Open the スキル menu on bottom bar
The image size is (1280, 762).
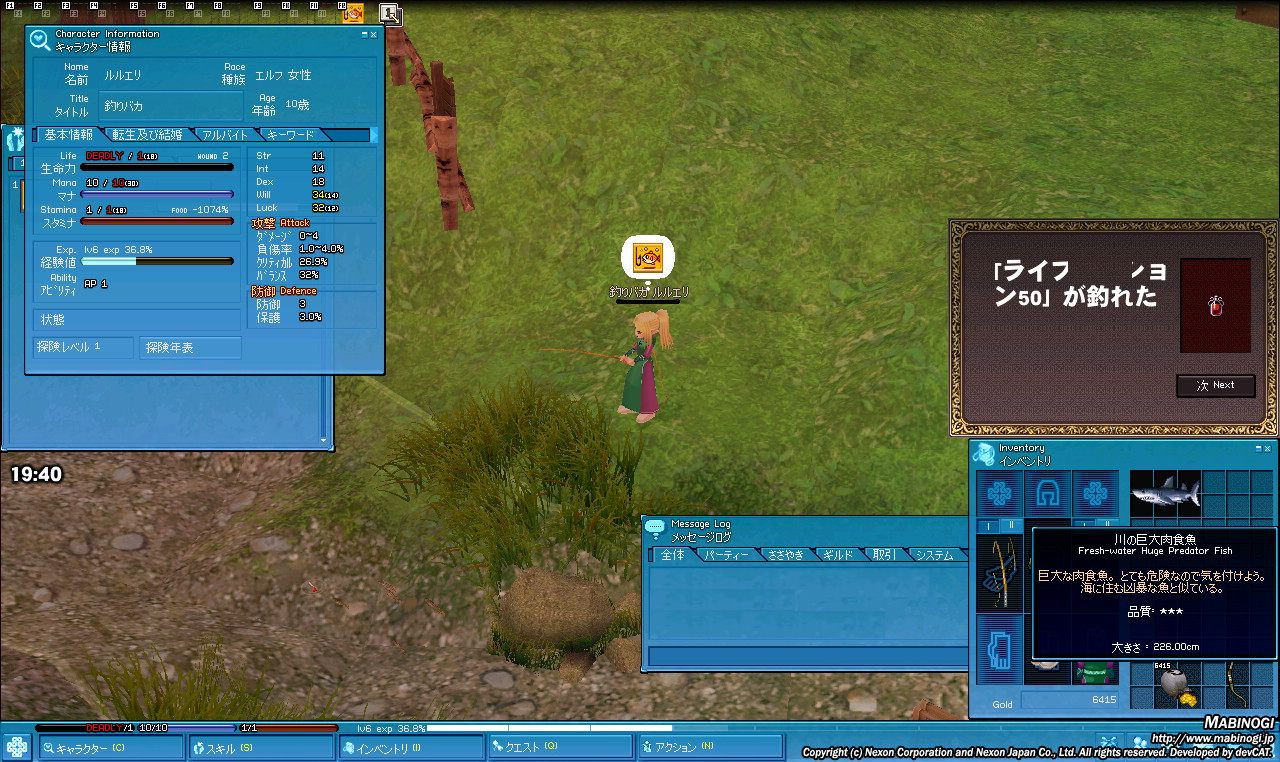tap(261, 748)
